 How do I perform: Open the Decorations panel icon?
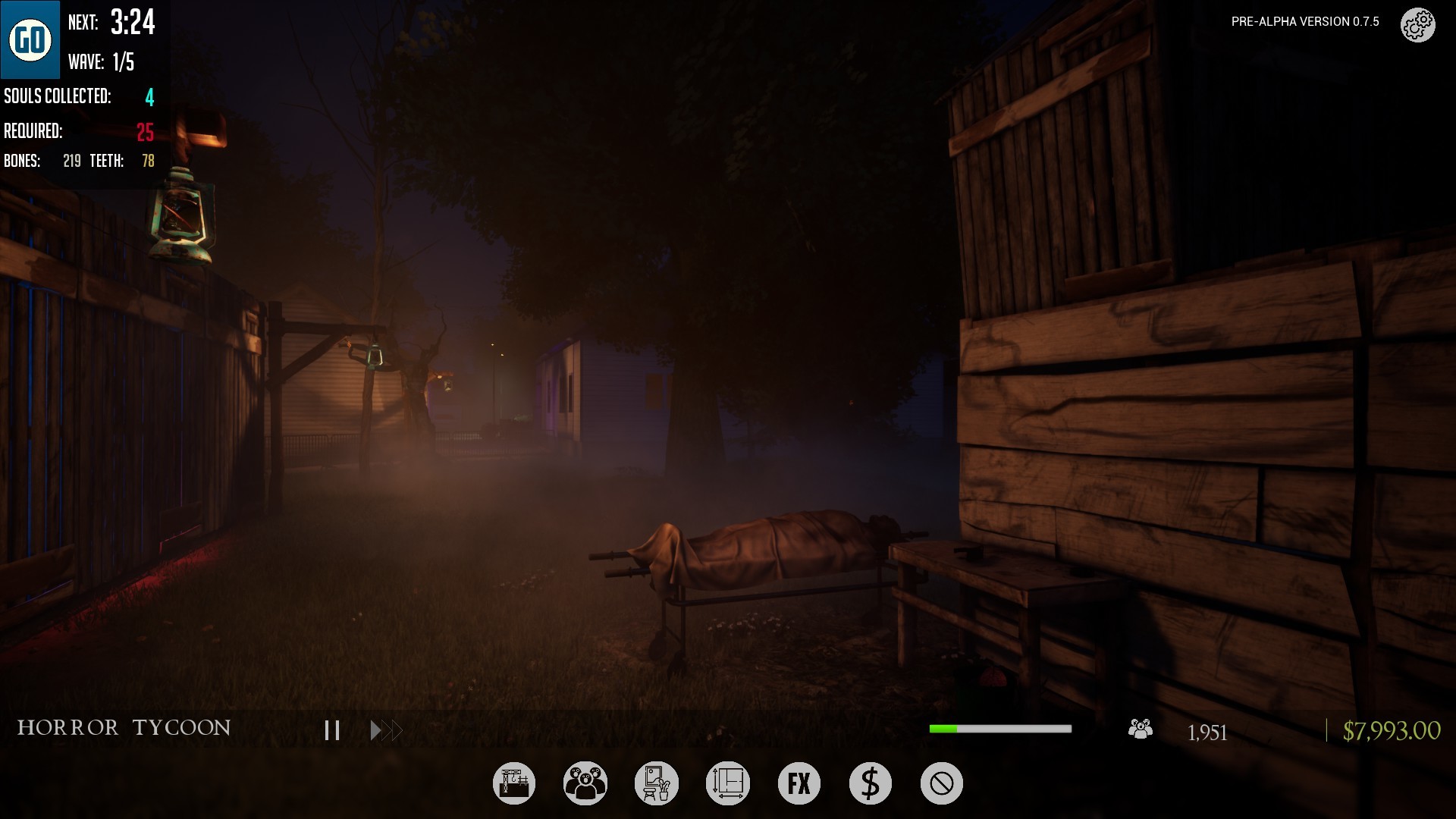(x=656, y=783)
